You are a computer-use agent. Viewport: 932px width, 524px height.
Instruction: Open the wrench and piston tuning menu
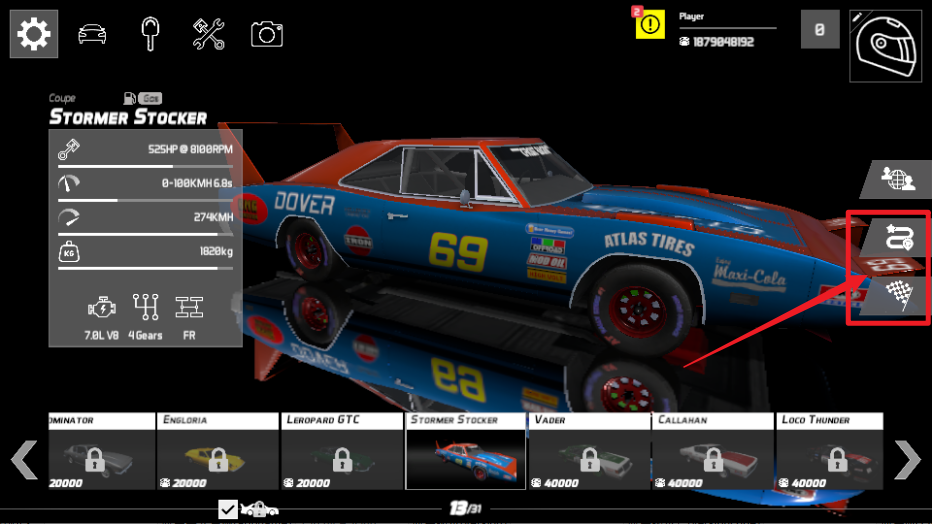(x=208, y=35)
